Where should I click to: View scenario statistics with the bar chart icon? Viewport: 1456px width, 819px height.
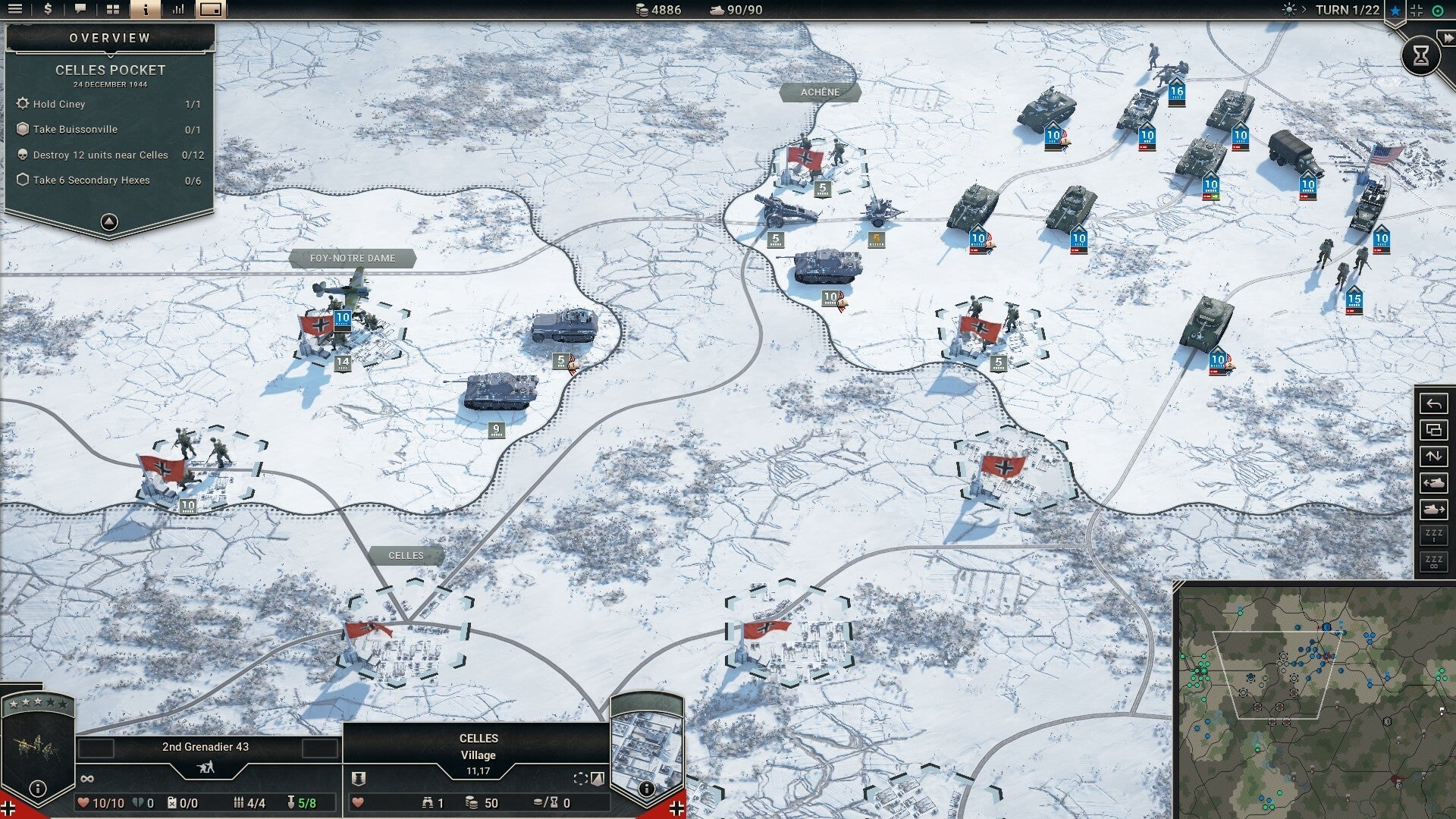point(178,10)
